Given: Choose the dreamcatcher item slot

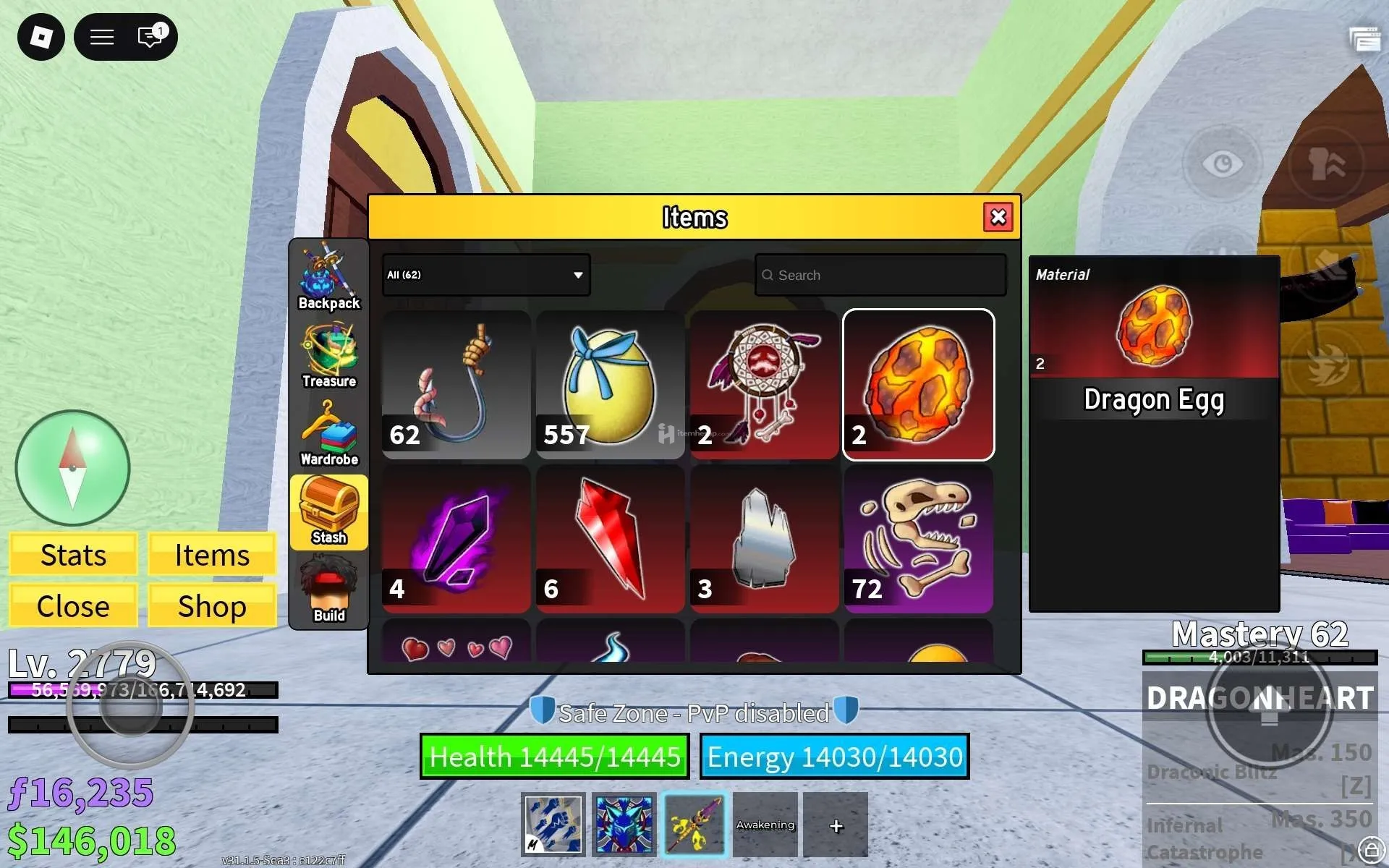Looking at the screenshot, I should 764,385.
